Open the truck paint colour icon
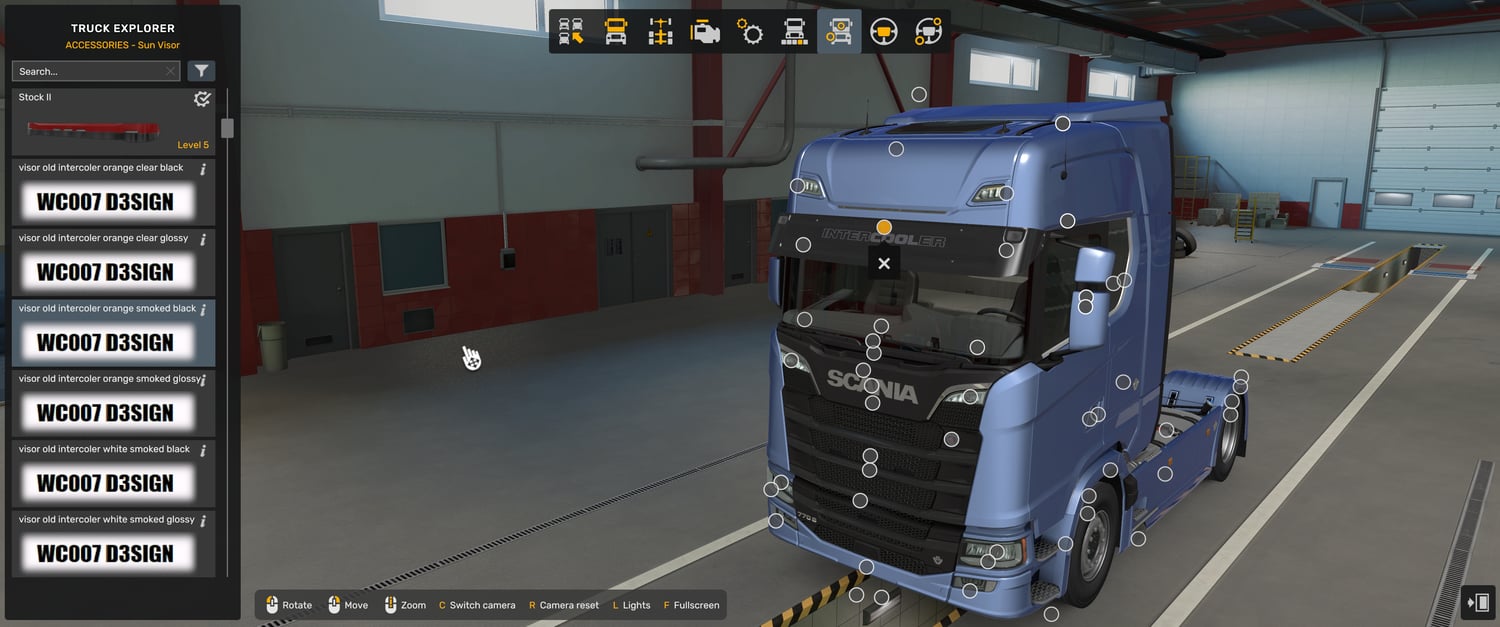The height and width of the screenshot is (627, 1500). (x=794, y=32)
